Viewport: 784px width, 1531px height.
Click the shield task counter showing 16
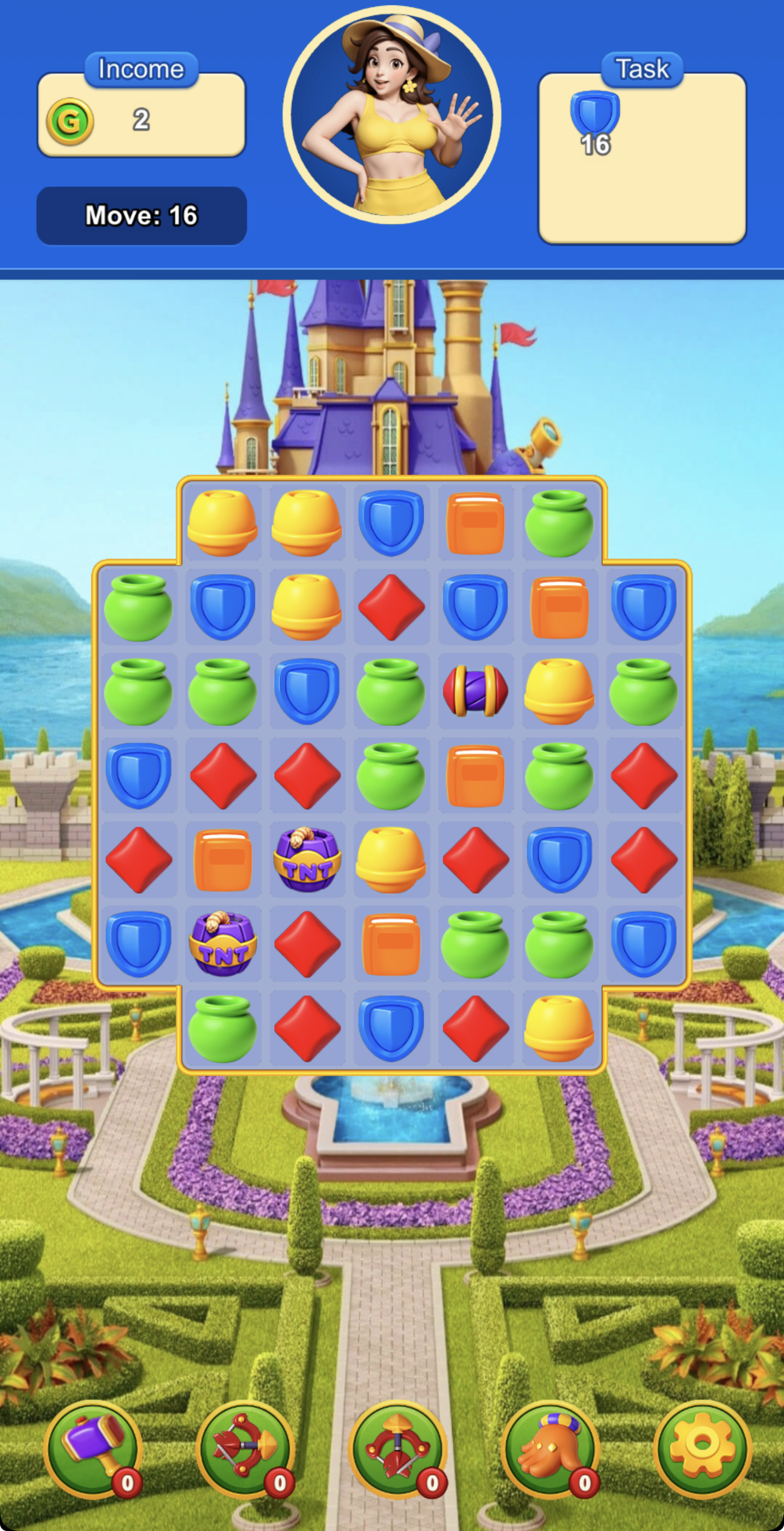click(597, 145)
